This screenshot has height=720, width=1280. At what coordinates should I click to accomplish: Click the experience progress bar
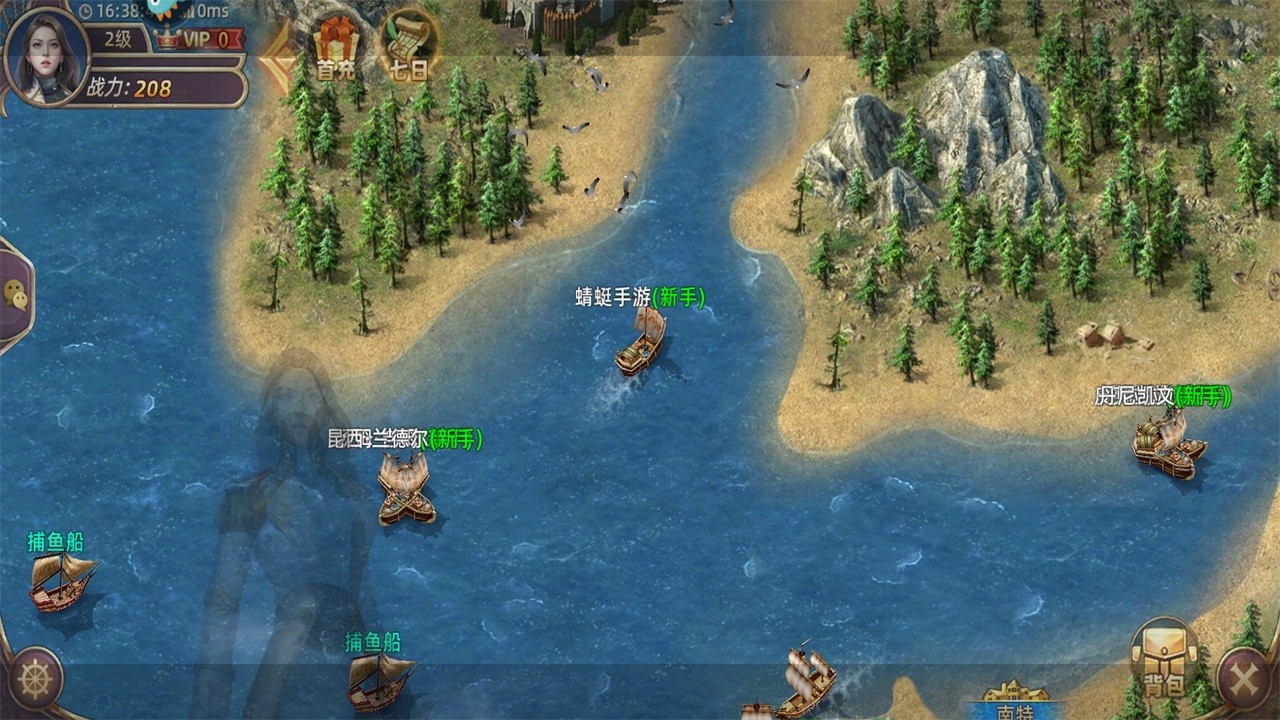coord(160,62)
